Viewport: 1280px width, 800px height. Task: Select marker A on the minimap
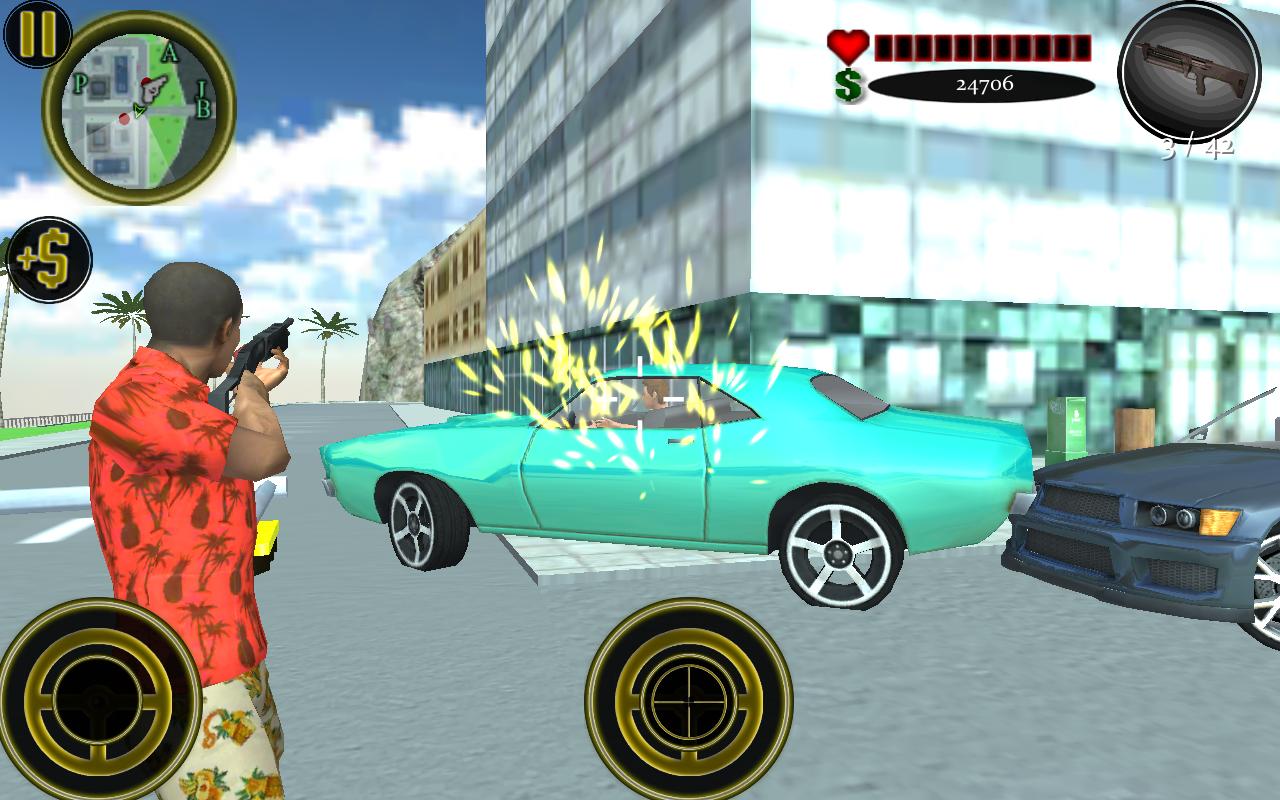(170, 50)
